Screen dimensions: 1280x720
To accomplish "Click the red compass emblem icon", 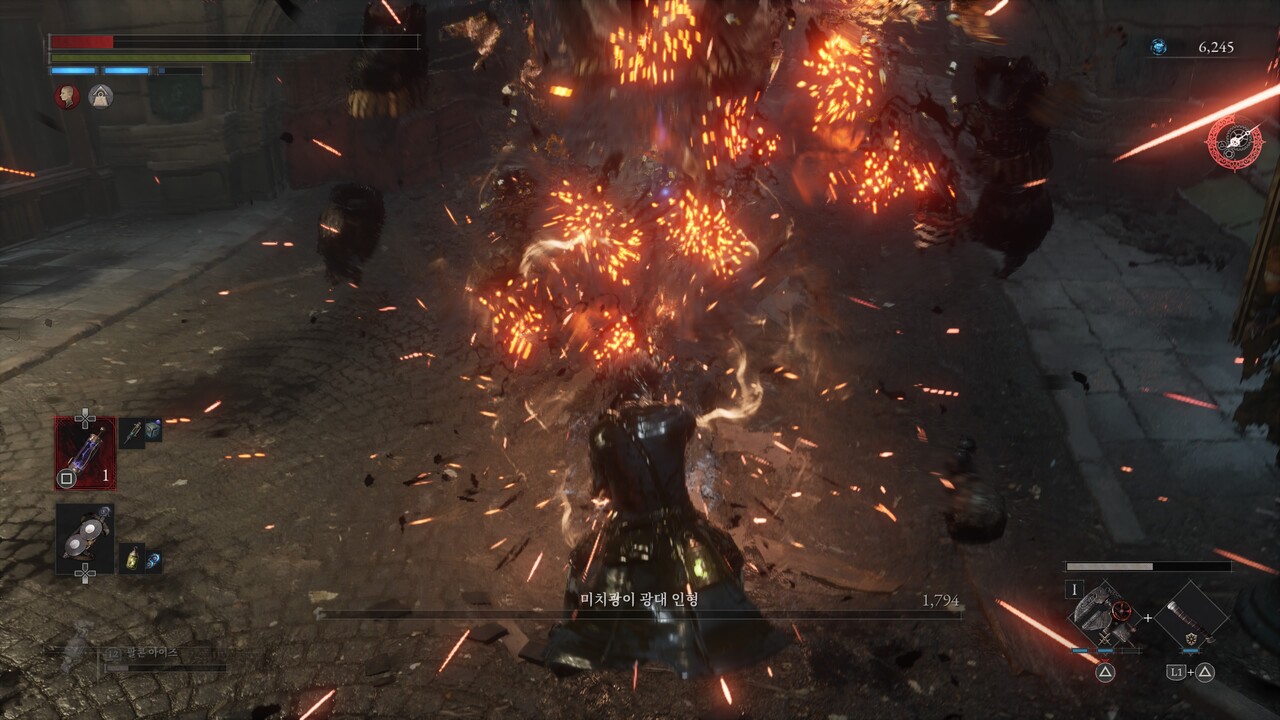I will 1234,142.
